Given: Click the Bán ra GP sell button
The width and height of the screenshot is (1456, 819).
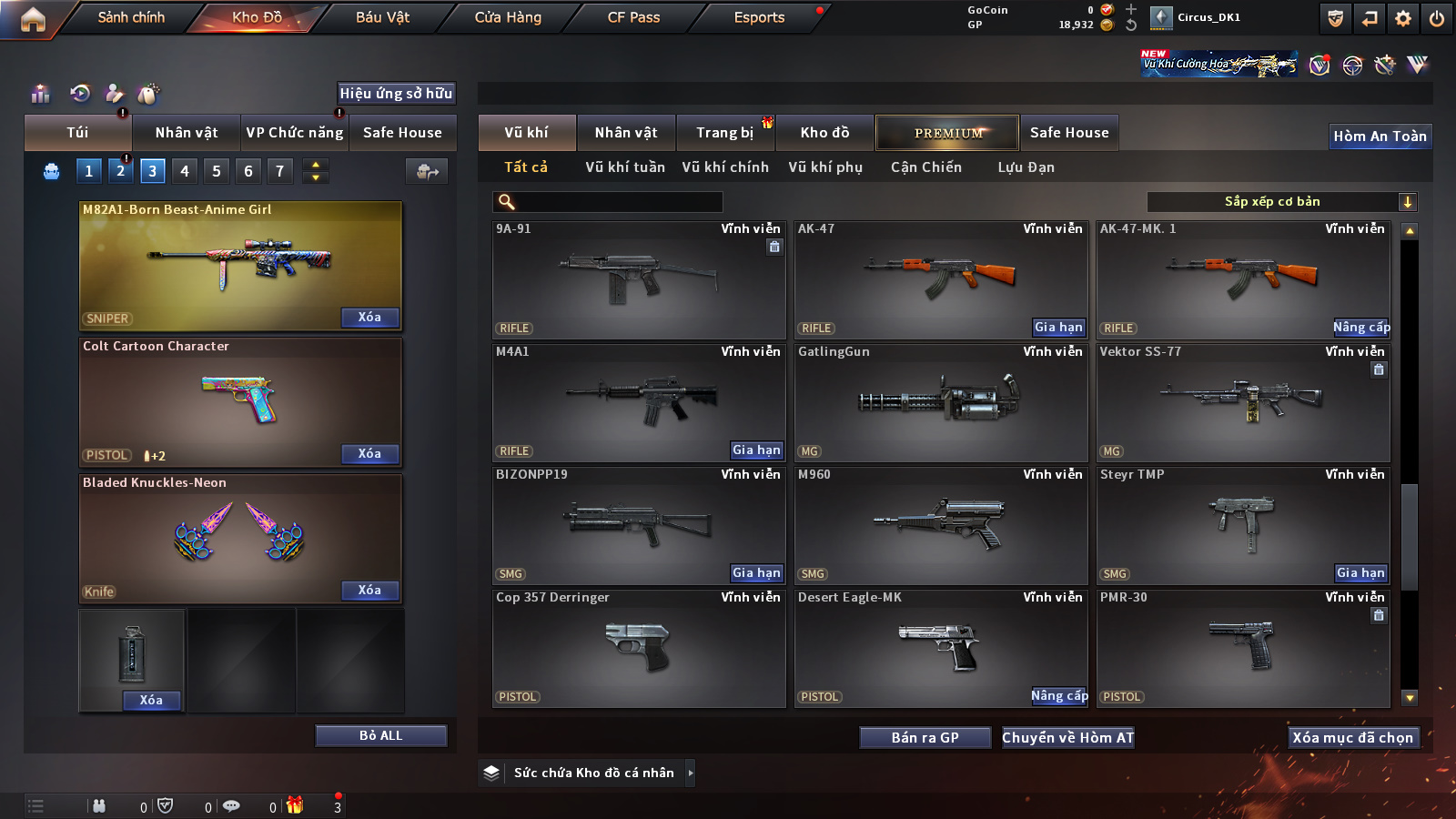Looking at the screenshot, I should [x=925, y=737].
